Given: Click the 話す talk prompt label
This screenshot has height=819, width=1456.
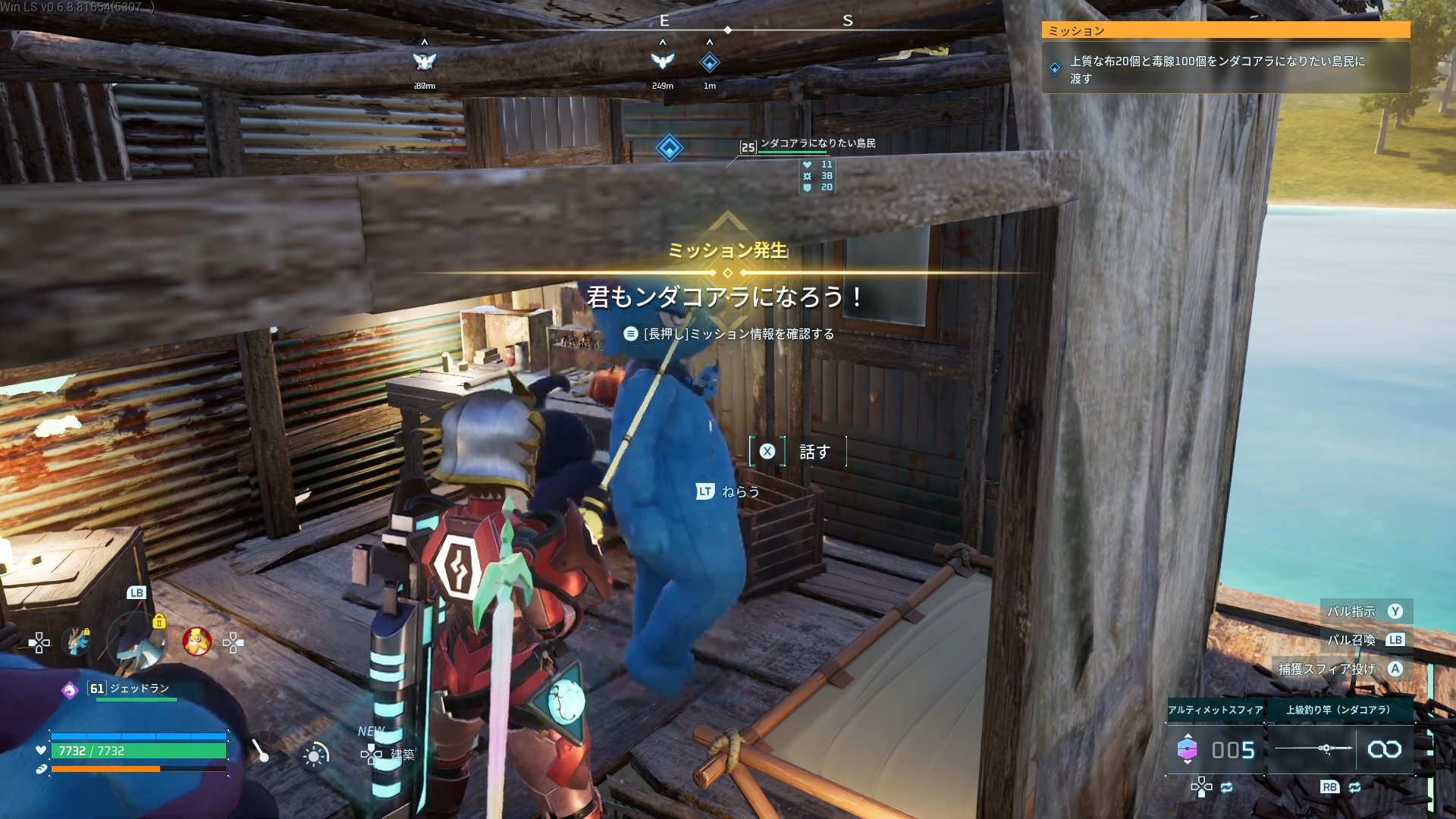Looking at the screenshot, I should pos(814,452).
